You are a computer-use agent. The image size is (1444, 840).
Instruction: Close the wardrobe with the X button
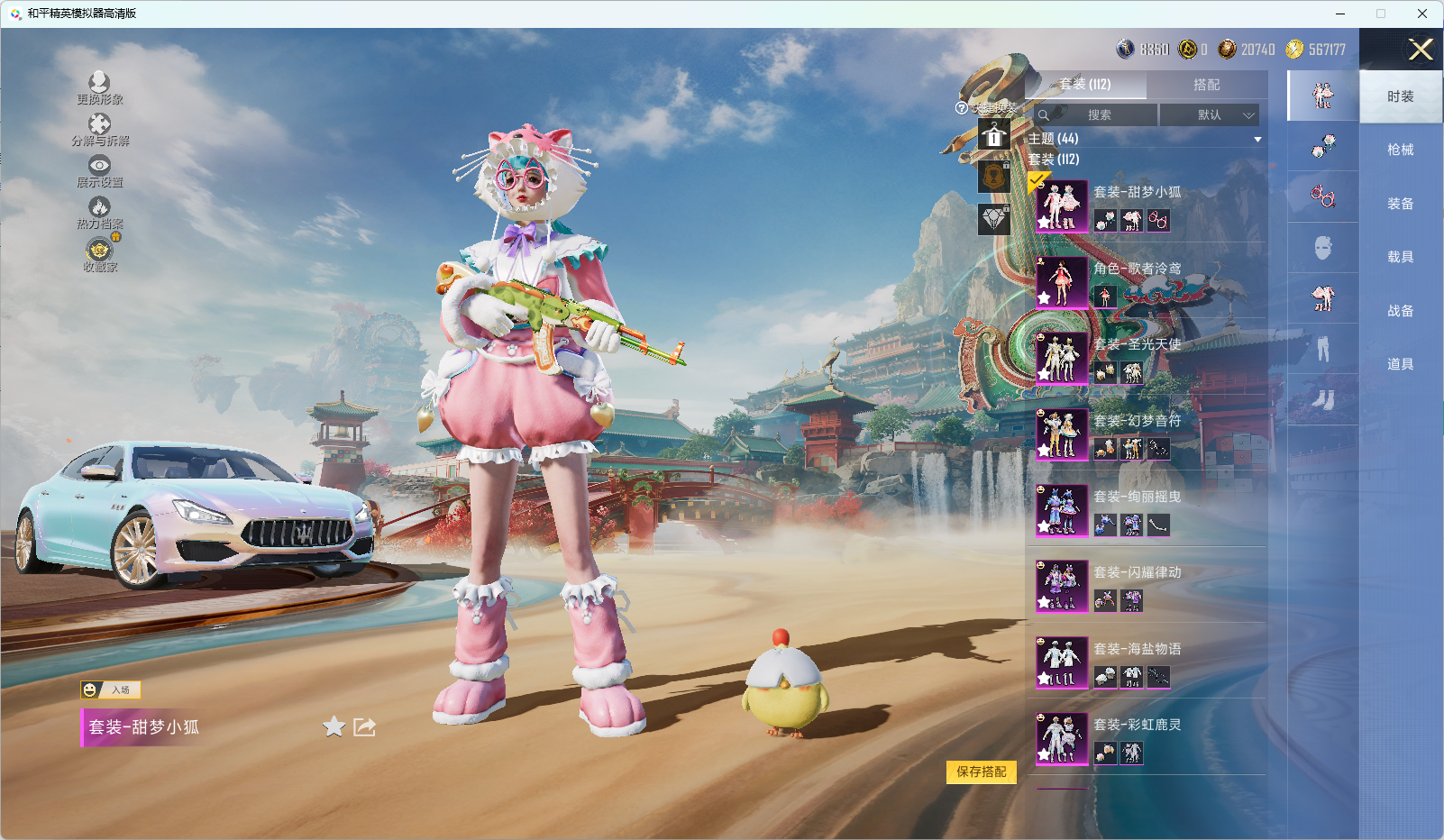click(x=1421, y=50)
